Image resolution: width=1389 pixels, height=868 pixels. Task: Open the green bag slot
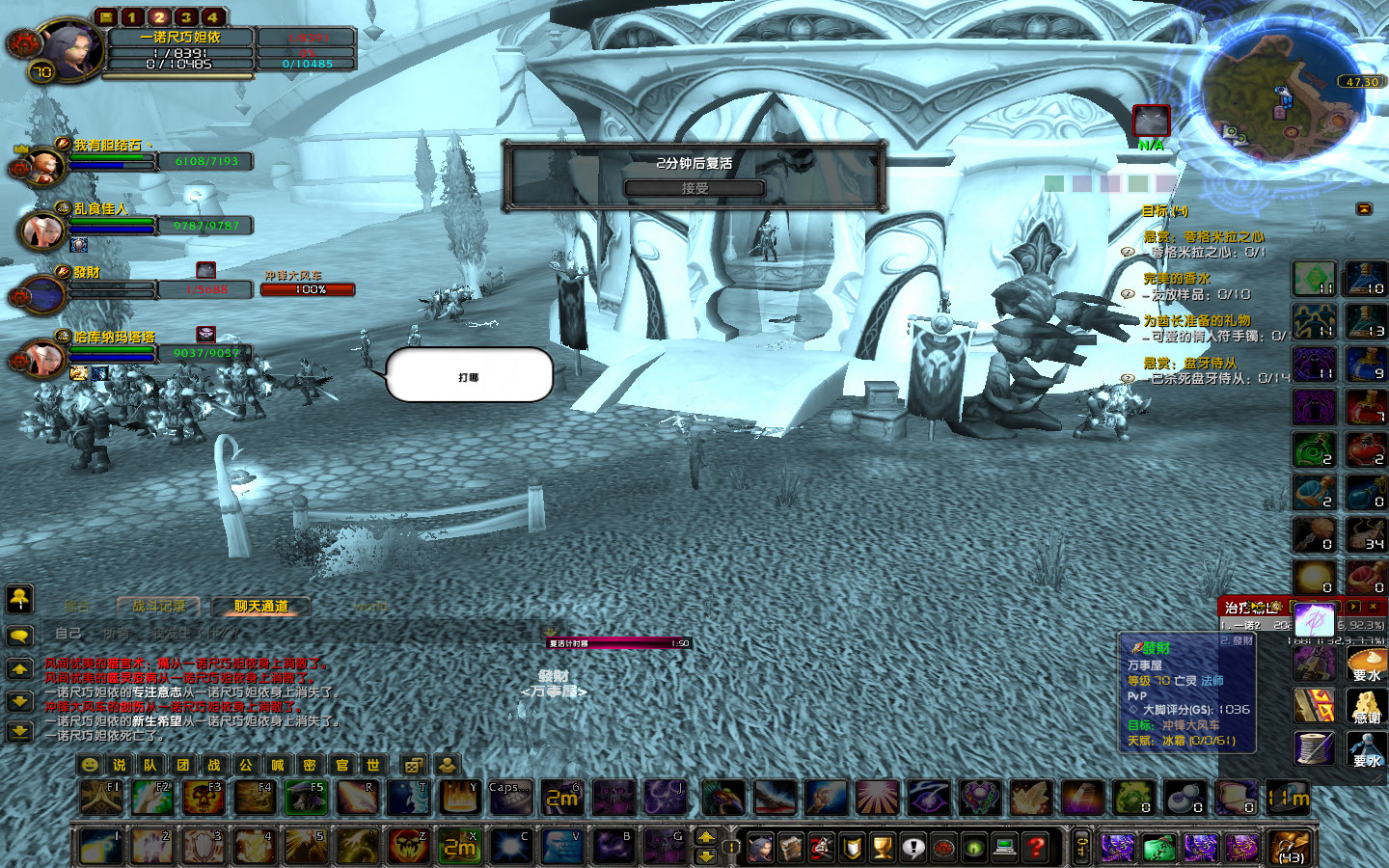click(1158, 848)
